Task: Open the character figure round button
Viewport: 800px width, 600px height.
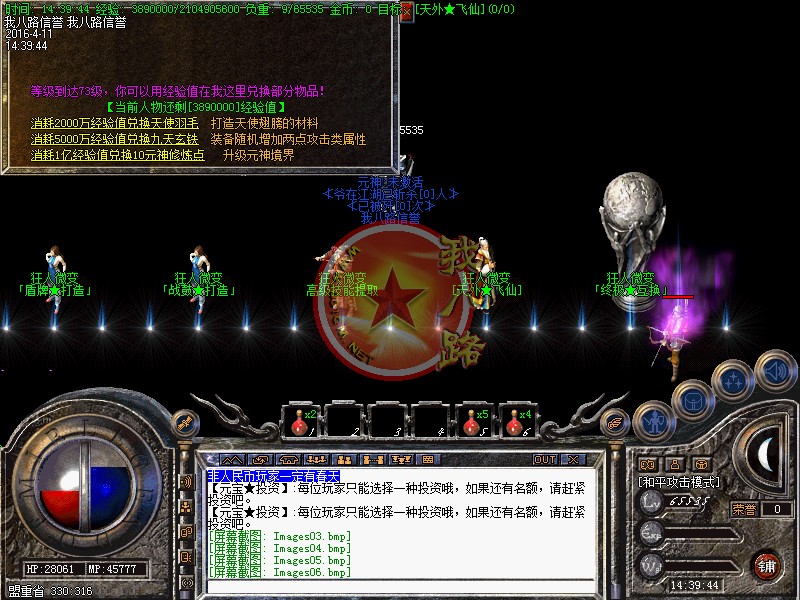Action: tap(652, 421)
